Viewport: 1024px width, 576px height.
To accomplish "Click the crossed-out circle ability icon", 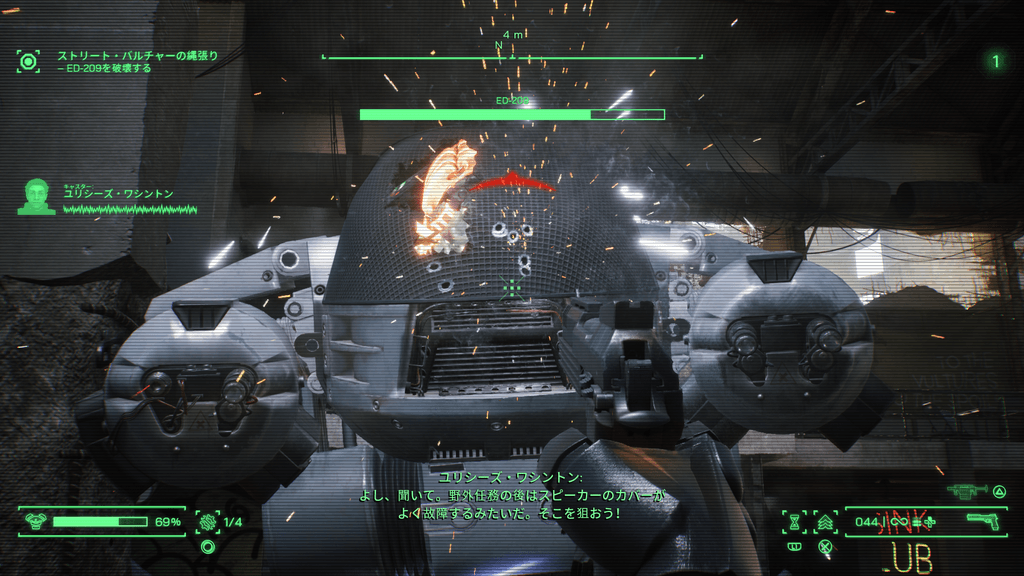I will 826,546.
